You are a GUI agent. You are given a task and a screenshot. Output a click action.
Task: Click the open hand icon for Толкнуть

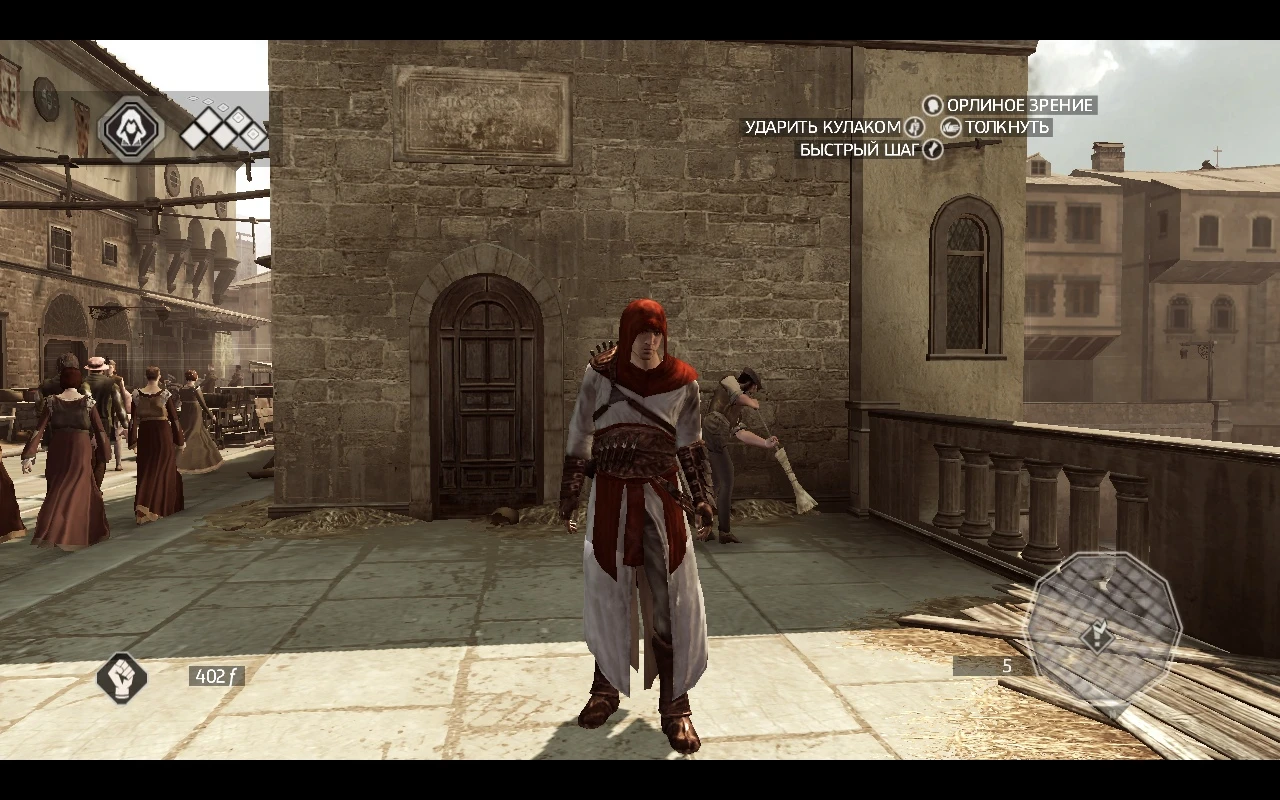[x=951, y=127]
